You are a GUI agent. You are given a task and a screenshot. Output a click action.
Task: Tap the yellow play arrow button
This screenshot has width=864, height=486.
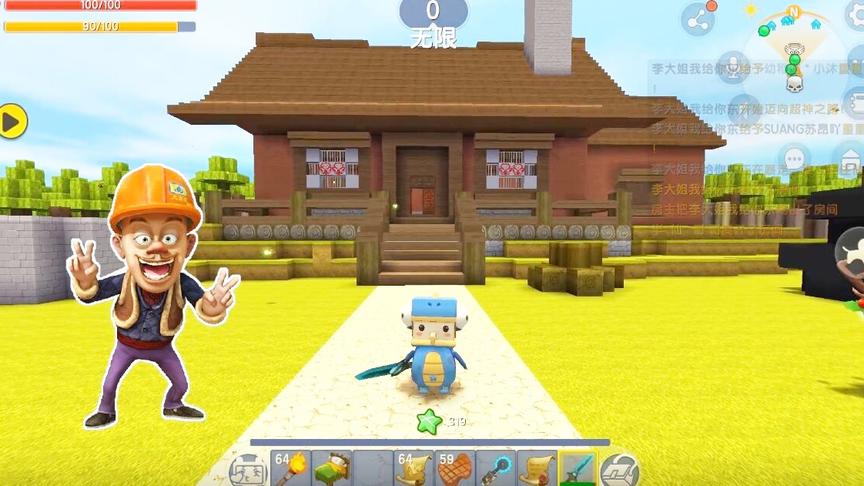click(12, 122)
